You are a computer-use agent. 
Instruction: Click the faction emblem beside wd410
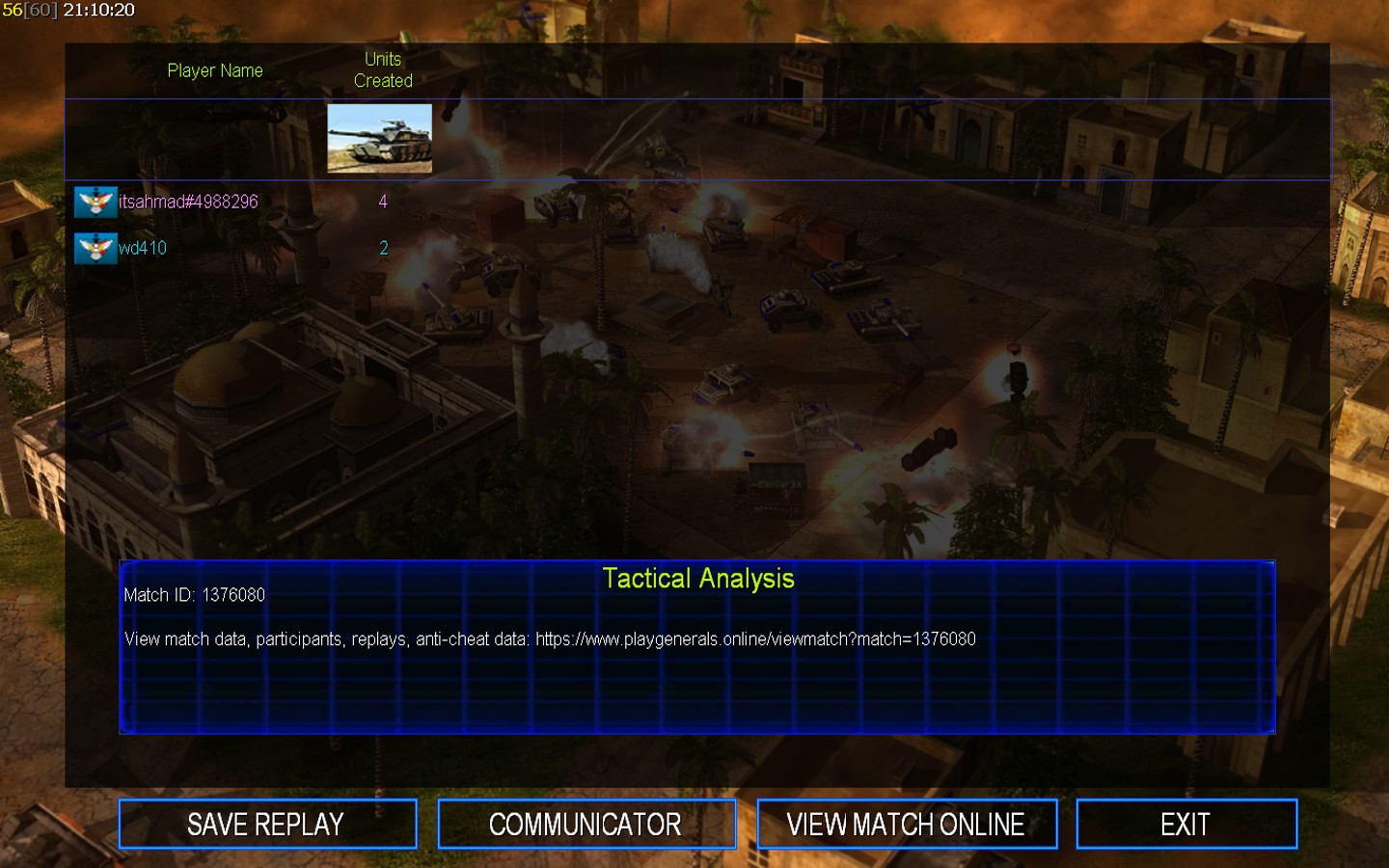click(x=95, y=248)
